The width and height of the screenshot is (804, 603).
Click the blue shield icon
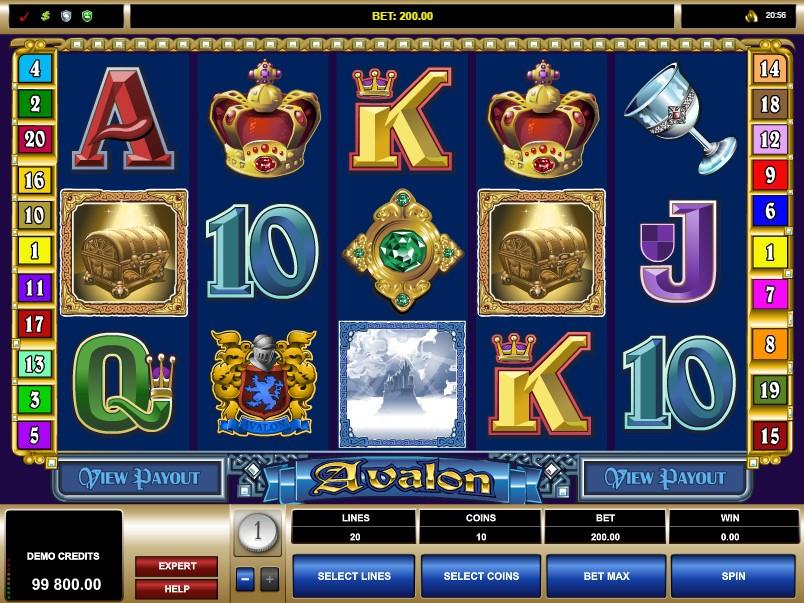click(66, 16)
